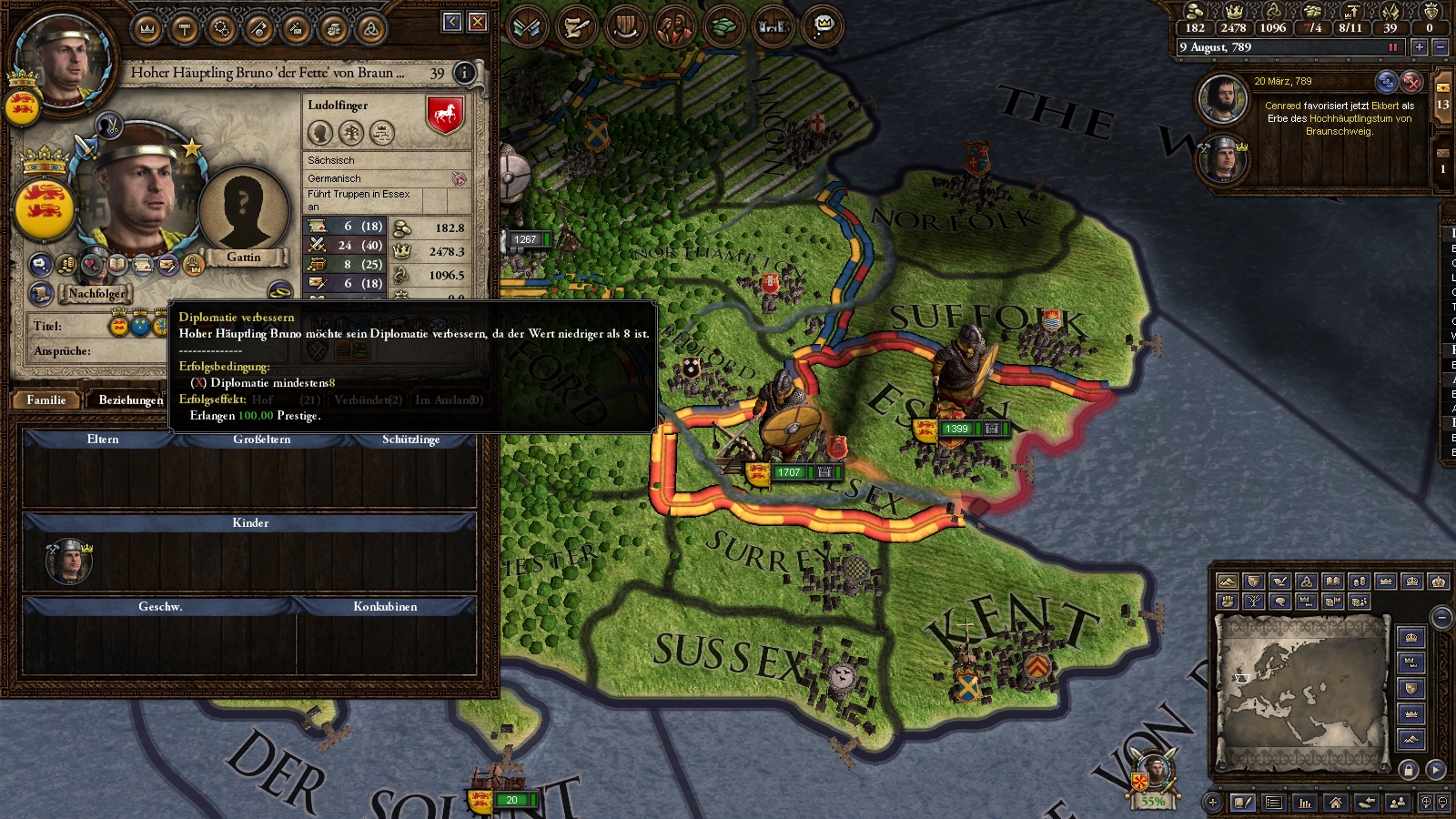Open the council menu with two people
Viewport: 1456px width, 819px height.
click(674, 27)
